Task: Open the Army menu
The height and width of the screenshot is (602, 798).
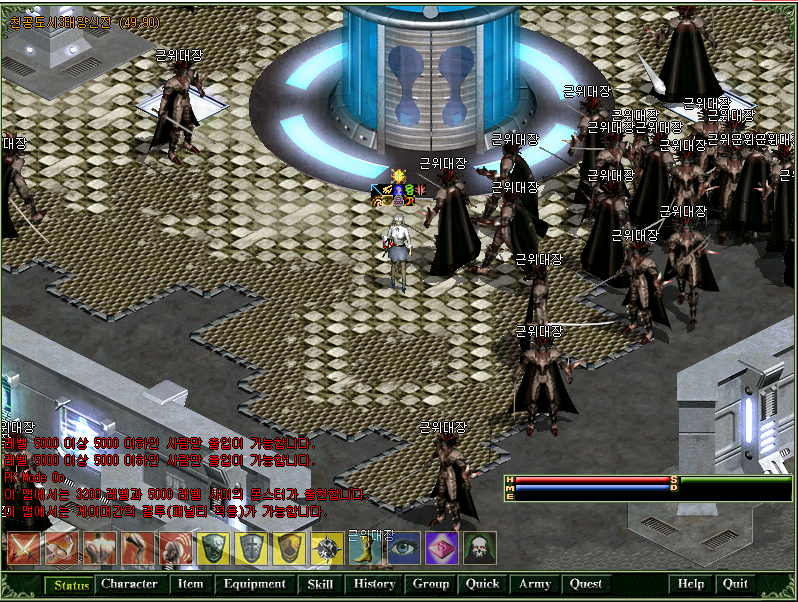Action: point(535,584)
